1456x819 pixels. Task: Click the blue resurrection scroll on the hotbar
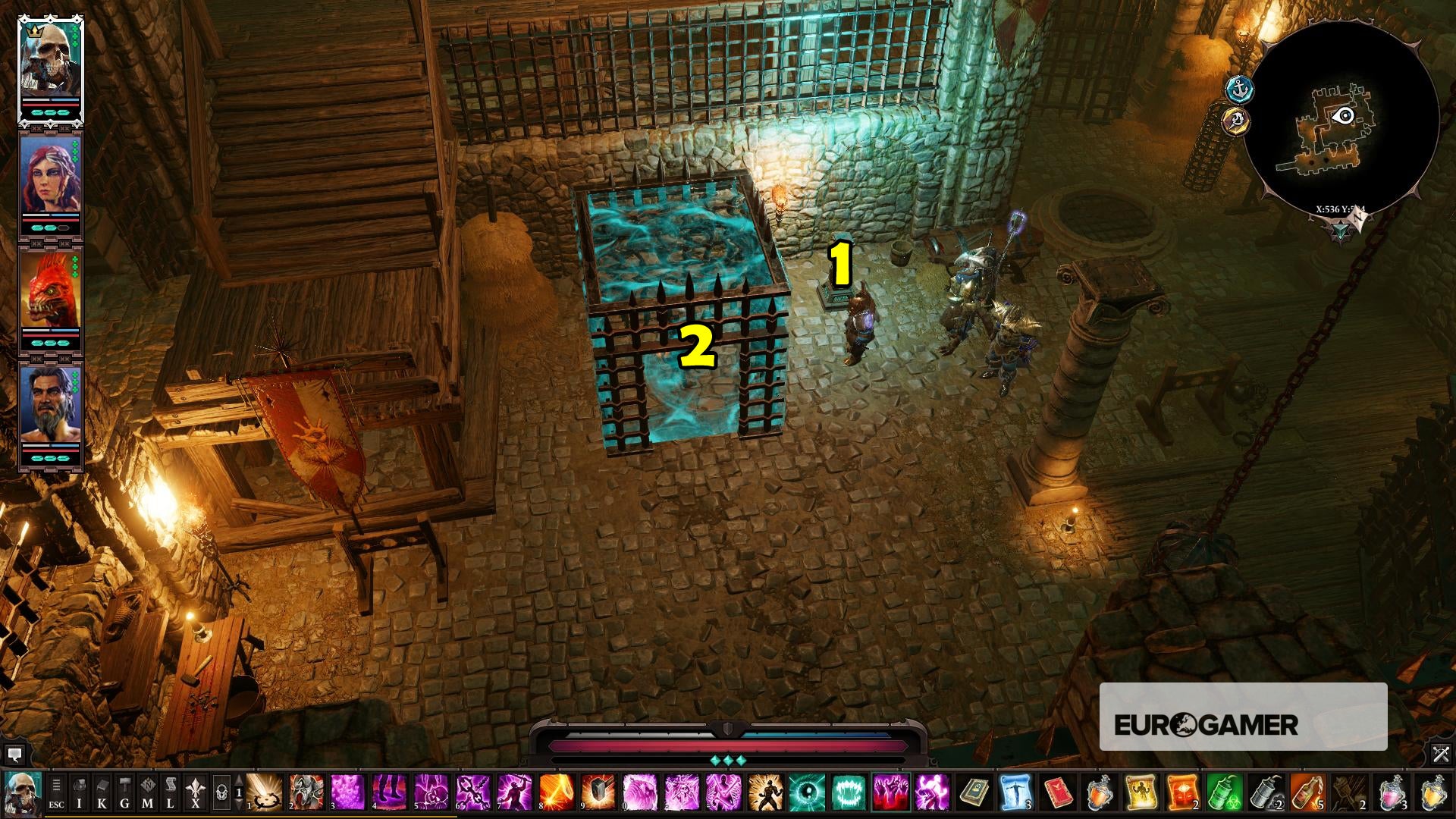pyautogui.click(x=1015, y=791)
